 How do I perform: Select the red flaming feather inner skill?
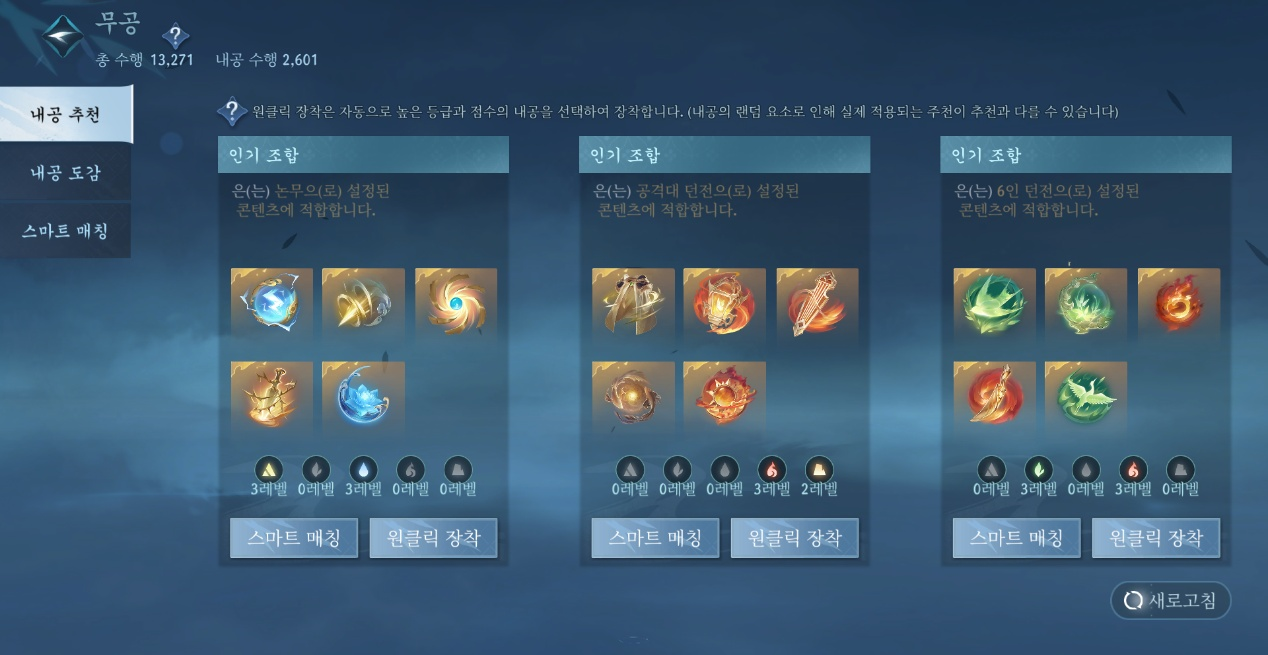click(x=994, y=396)
